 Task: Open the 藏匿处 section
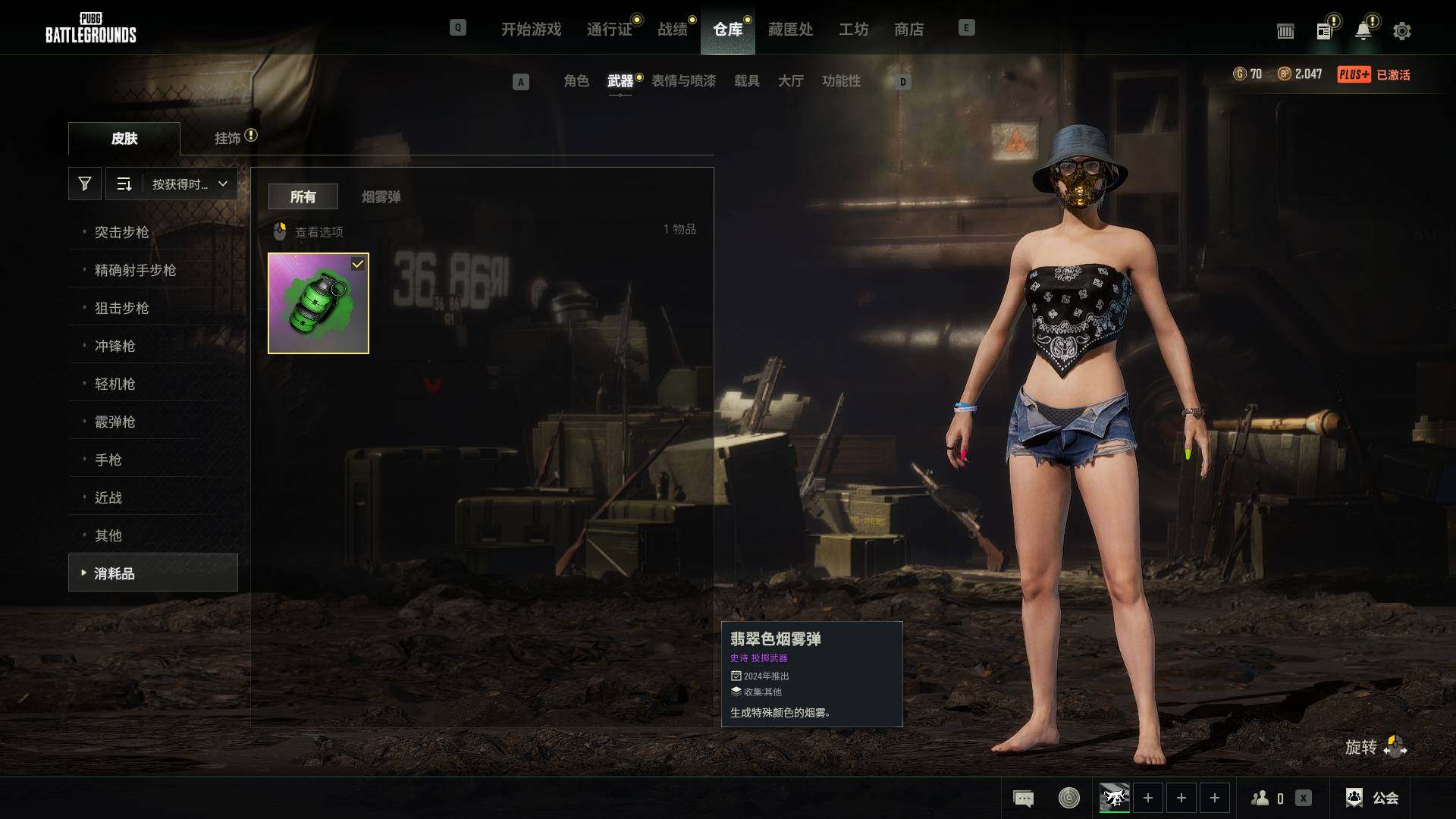click(790, 30)
